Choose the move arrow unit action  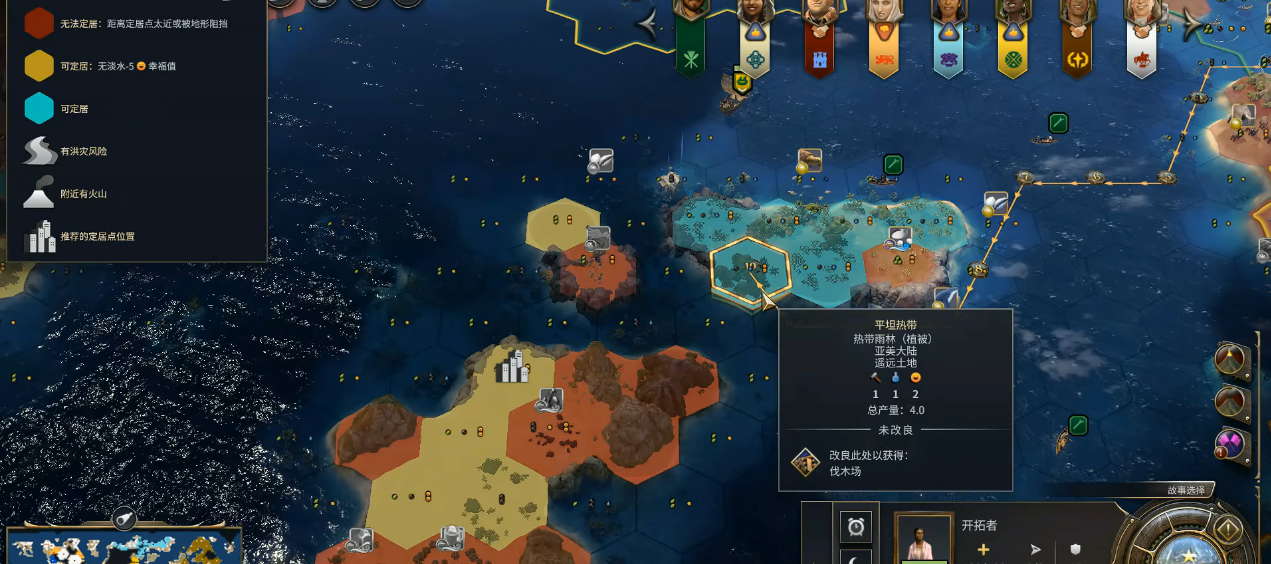point(1036,549)
